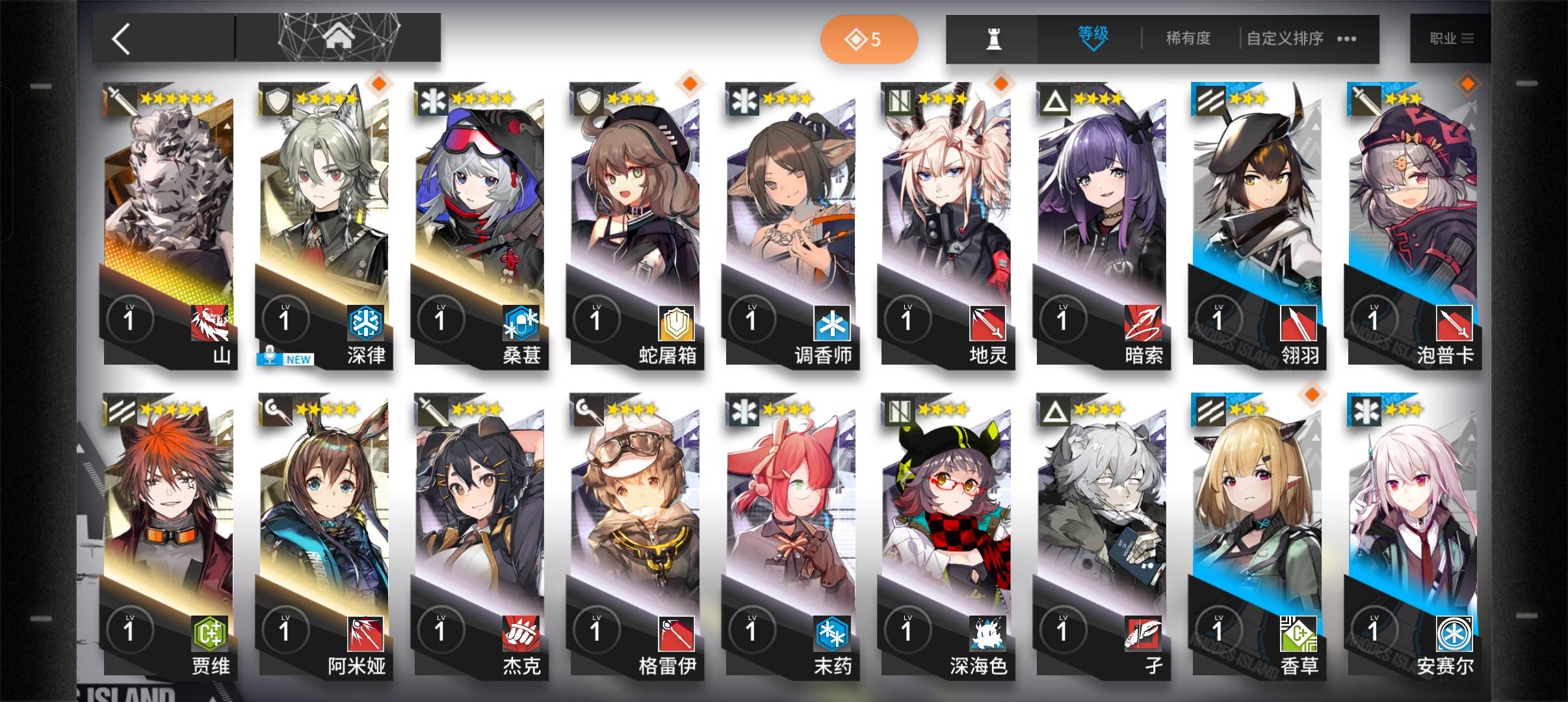Tap the back arrow at top left
Viewport: 1568px width, 702px height.
click(121, 38)
